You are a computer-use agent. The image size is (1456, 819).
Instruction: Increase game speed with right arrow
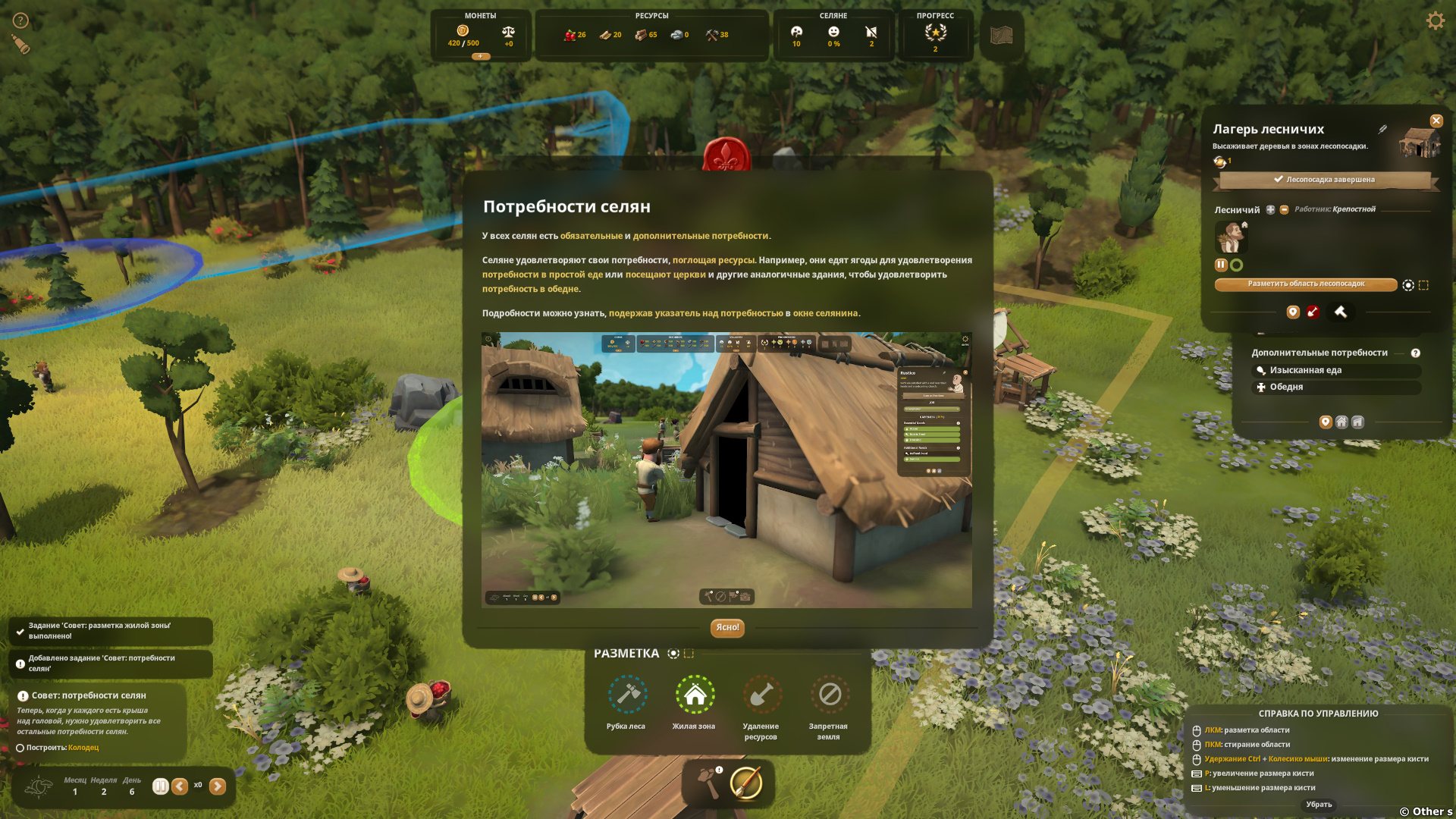tap(218, 786)
